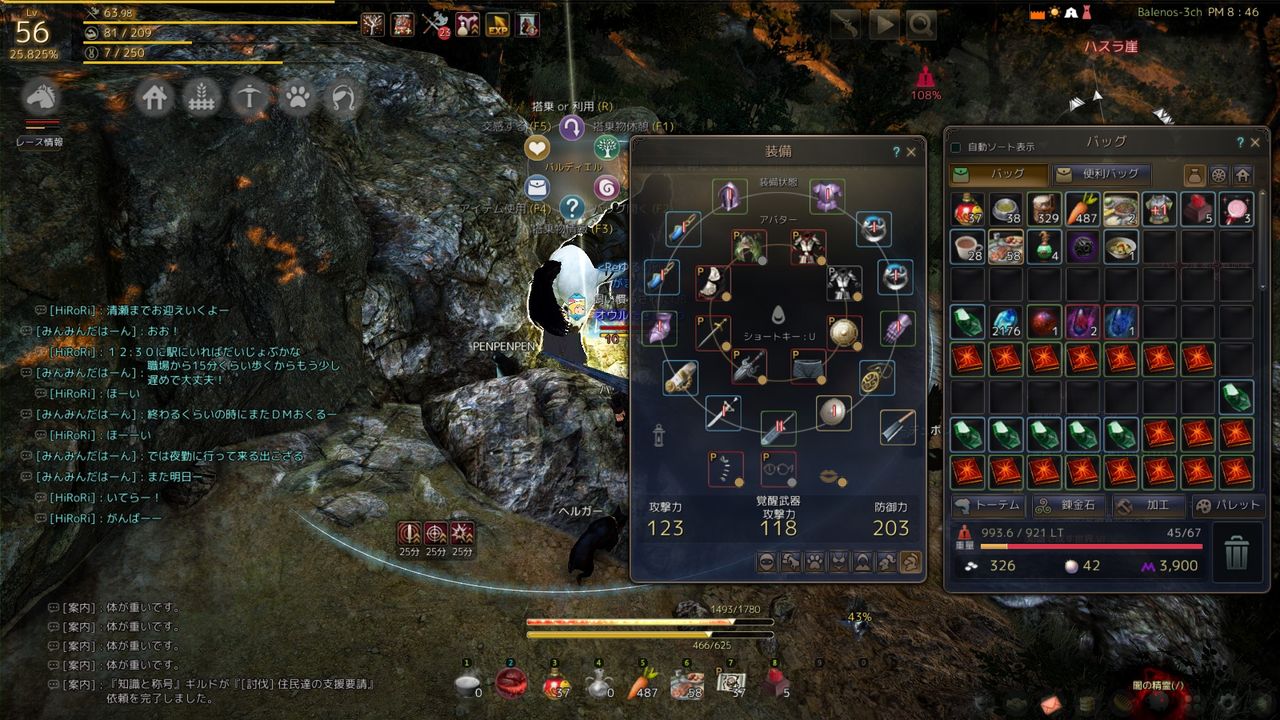
Task: Open the house residence icon
Action: [155, 98]
